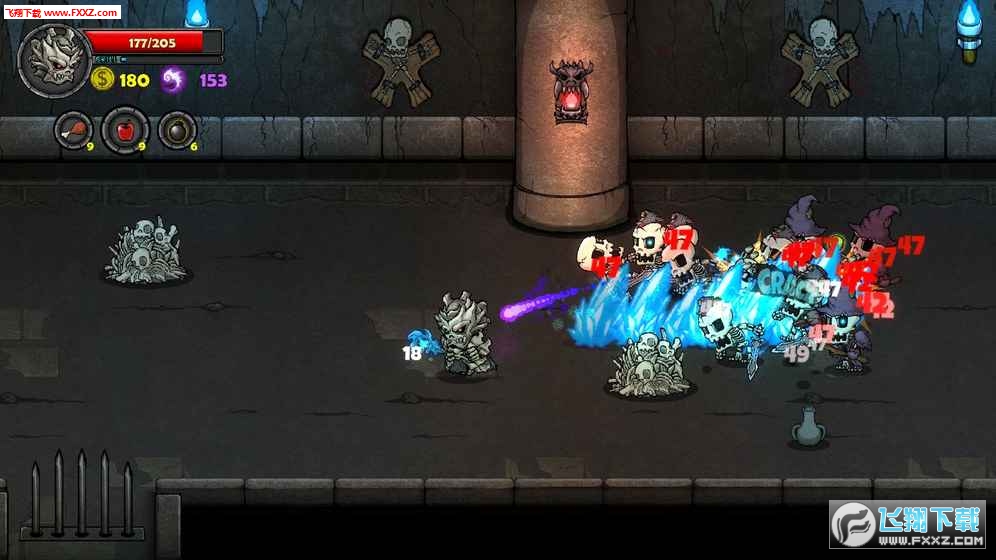Select the meat drumstick item slot
The image size is (996, 560).
coord(73,131)
